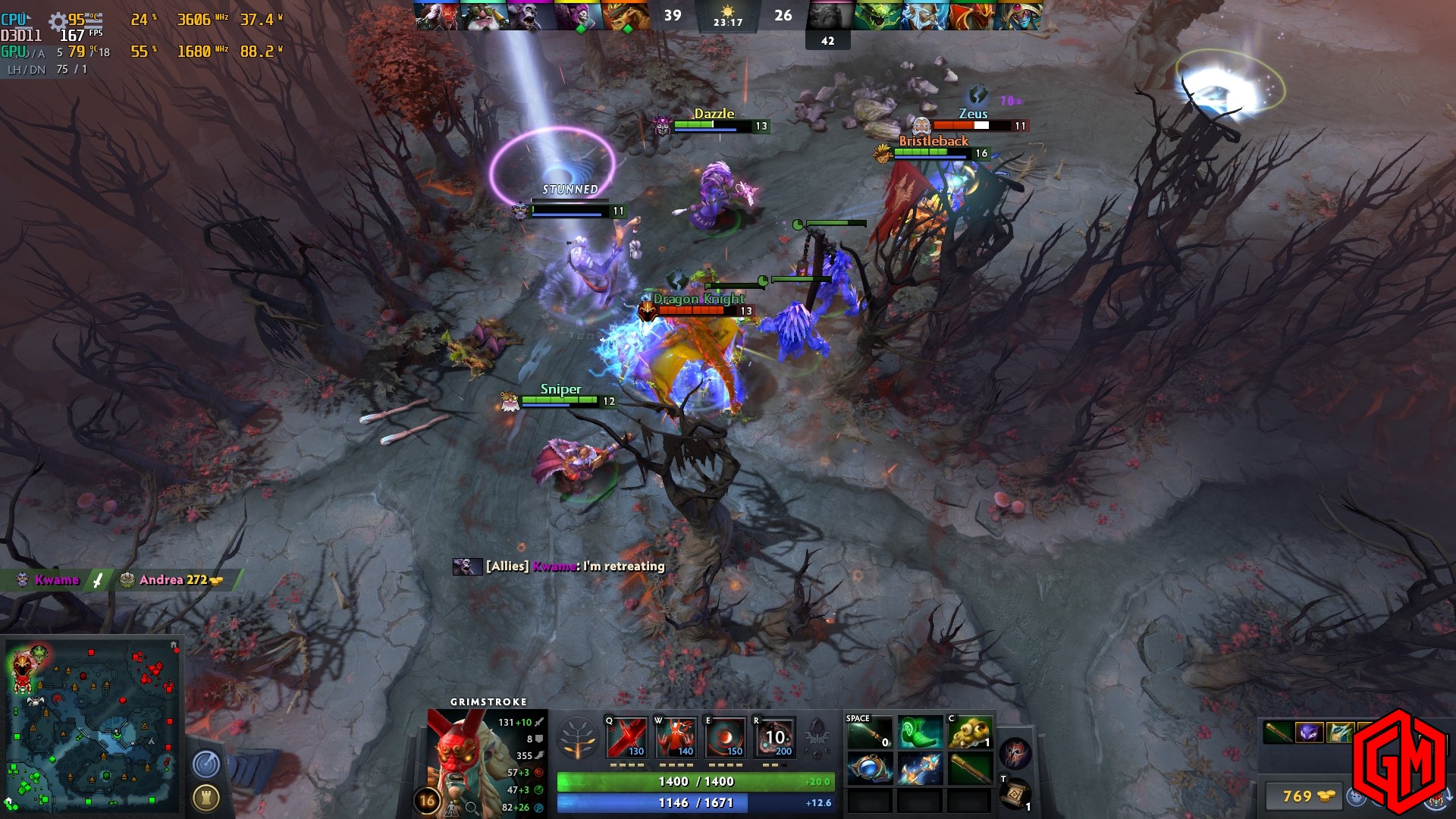
Task: Trigger Glyph of Fortification tower button
Action: 206,797
